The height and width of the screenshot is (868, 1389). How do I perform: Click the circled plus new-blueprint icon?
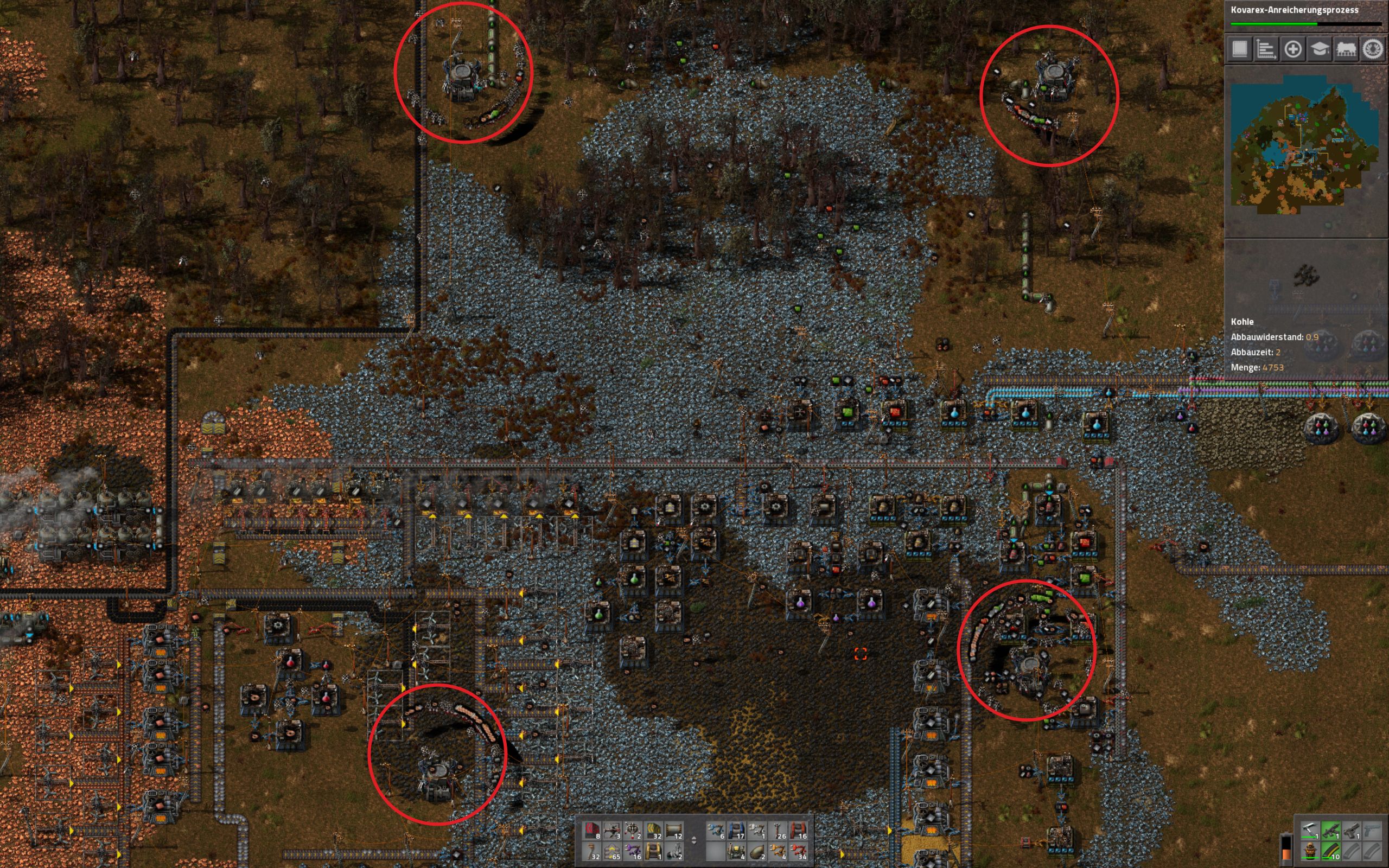pos(1294,50)
